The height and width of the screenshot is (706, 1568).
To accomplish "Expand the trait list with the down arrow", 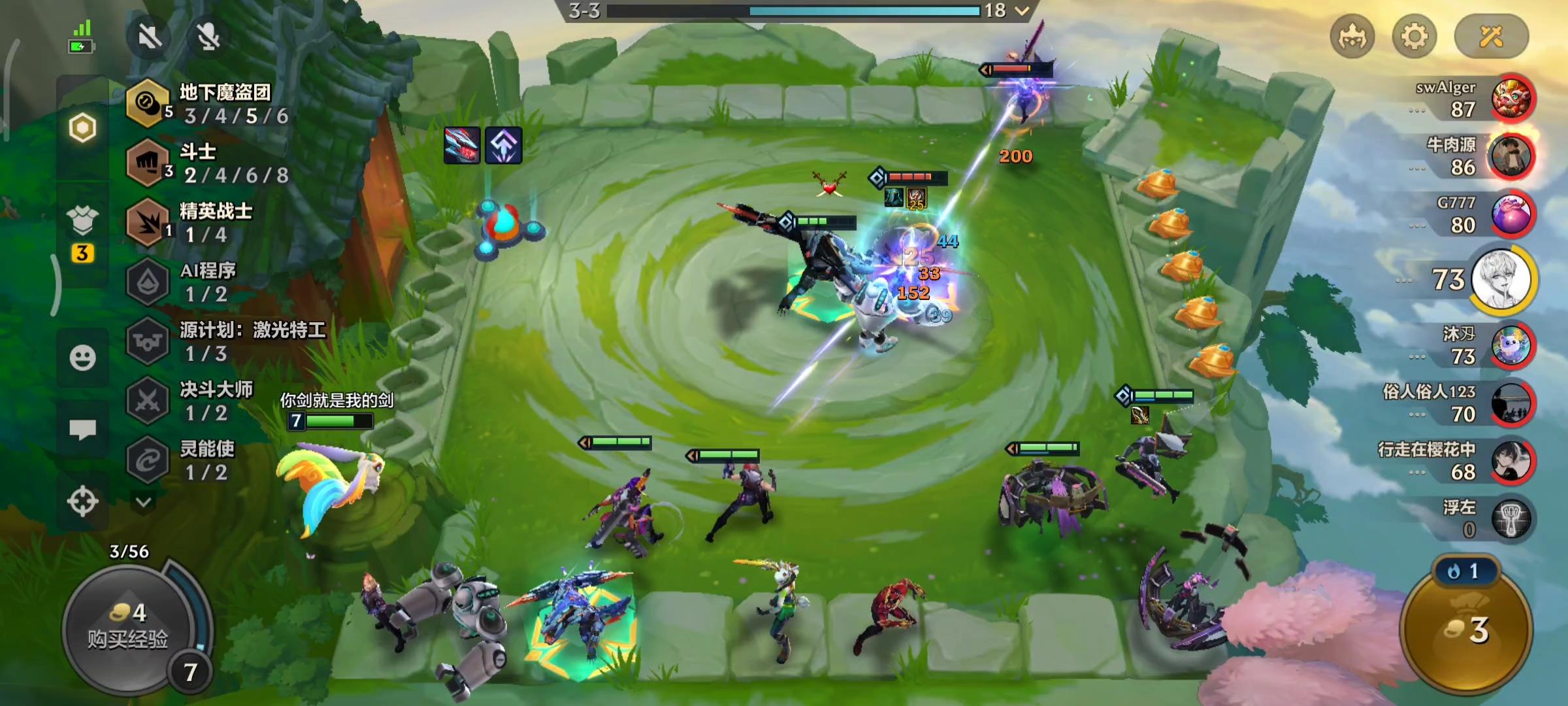I will (x=144, y=502).
